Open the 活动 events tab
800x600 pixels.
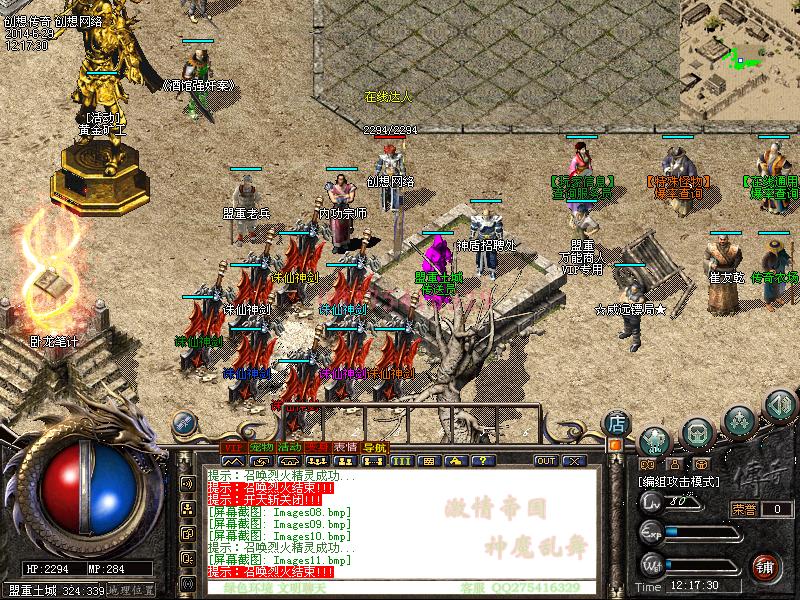(x=290, y=446)
